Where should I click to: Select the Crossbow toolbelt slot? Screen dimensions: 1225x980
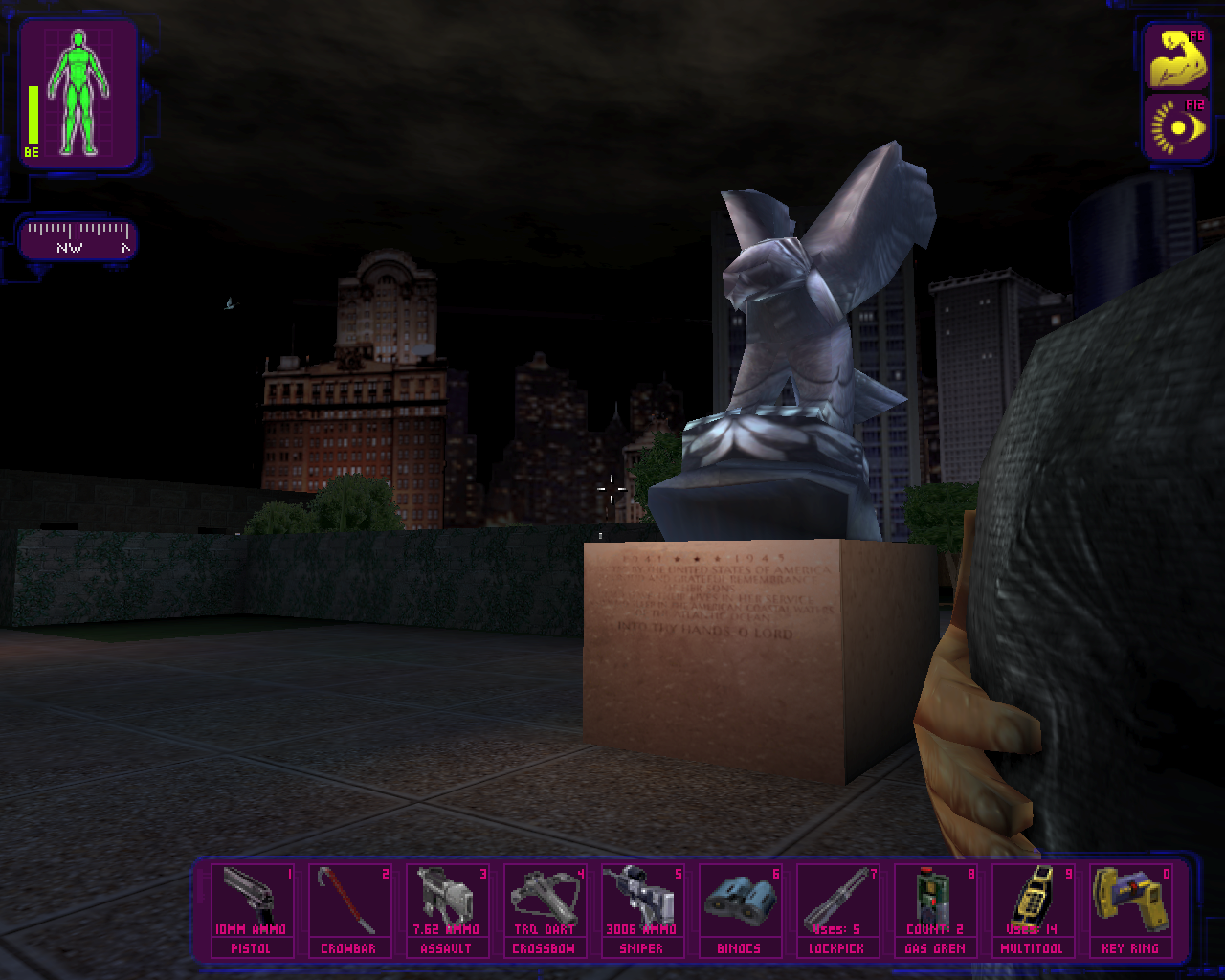pyautogui.click(x=544, y=909)
